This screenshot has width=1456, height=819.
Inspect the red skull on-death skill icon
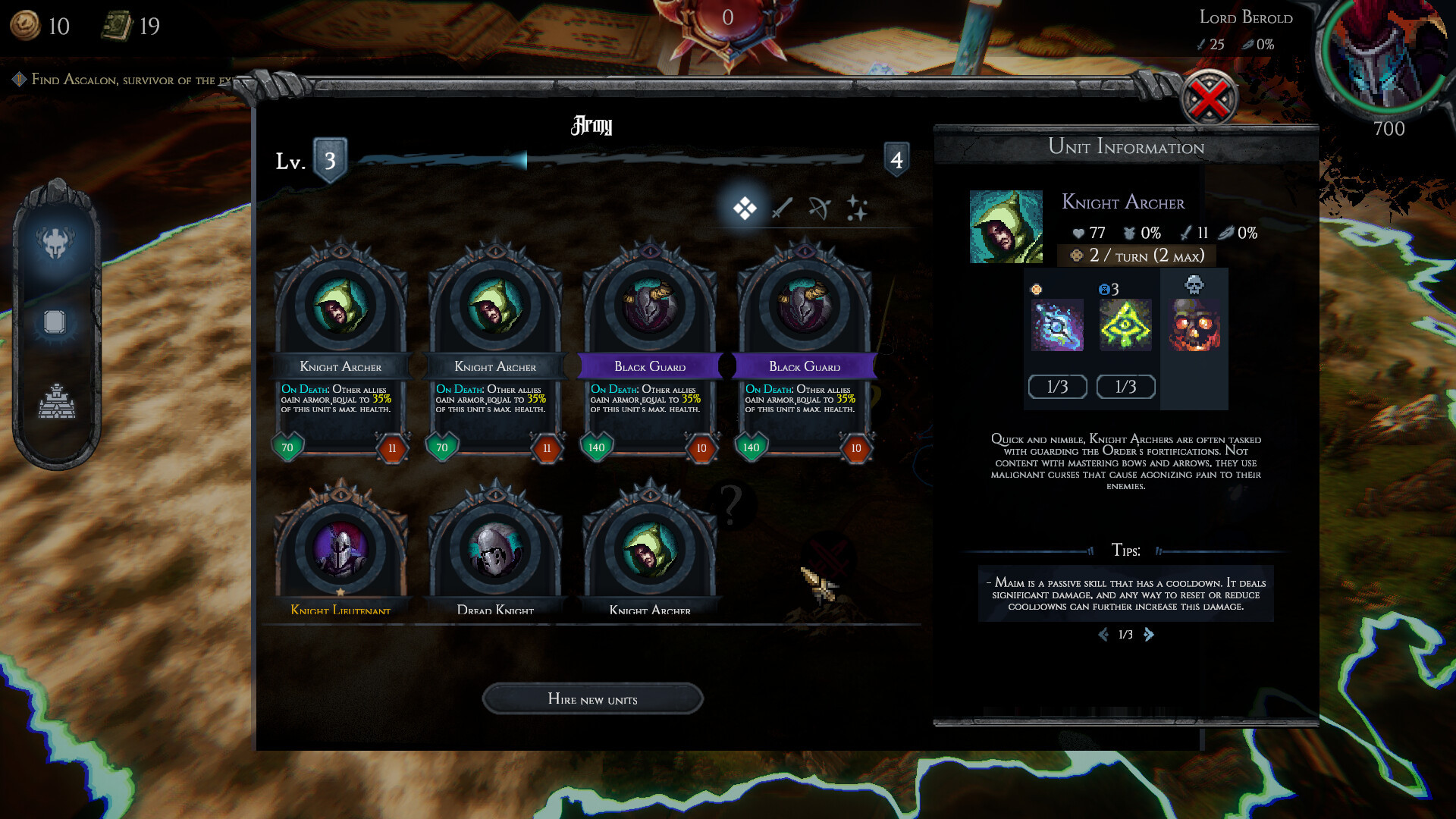[1194, 325]
